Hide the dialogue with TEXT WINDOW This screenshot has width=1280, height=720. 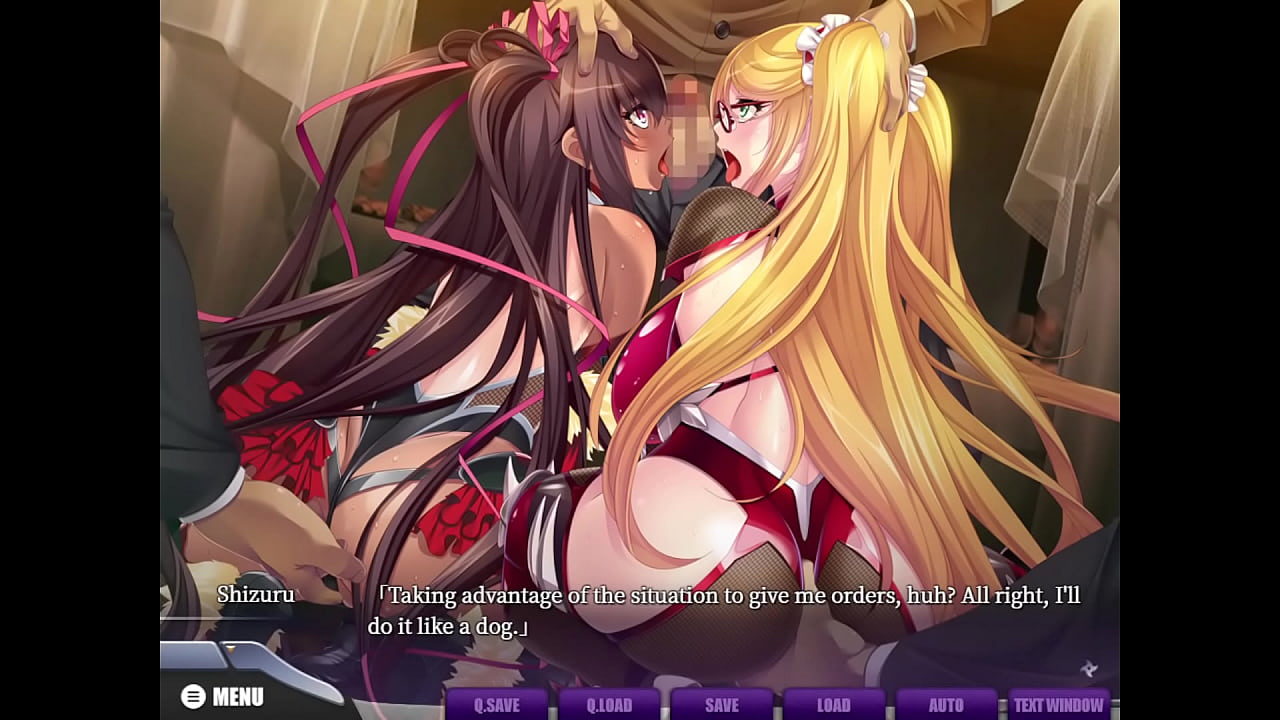pos(1059,704)
